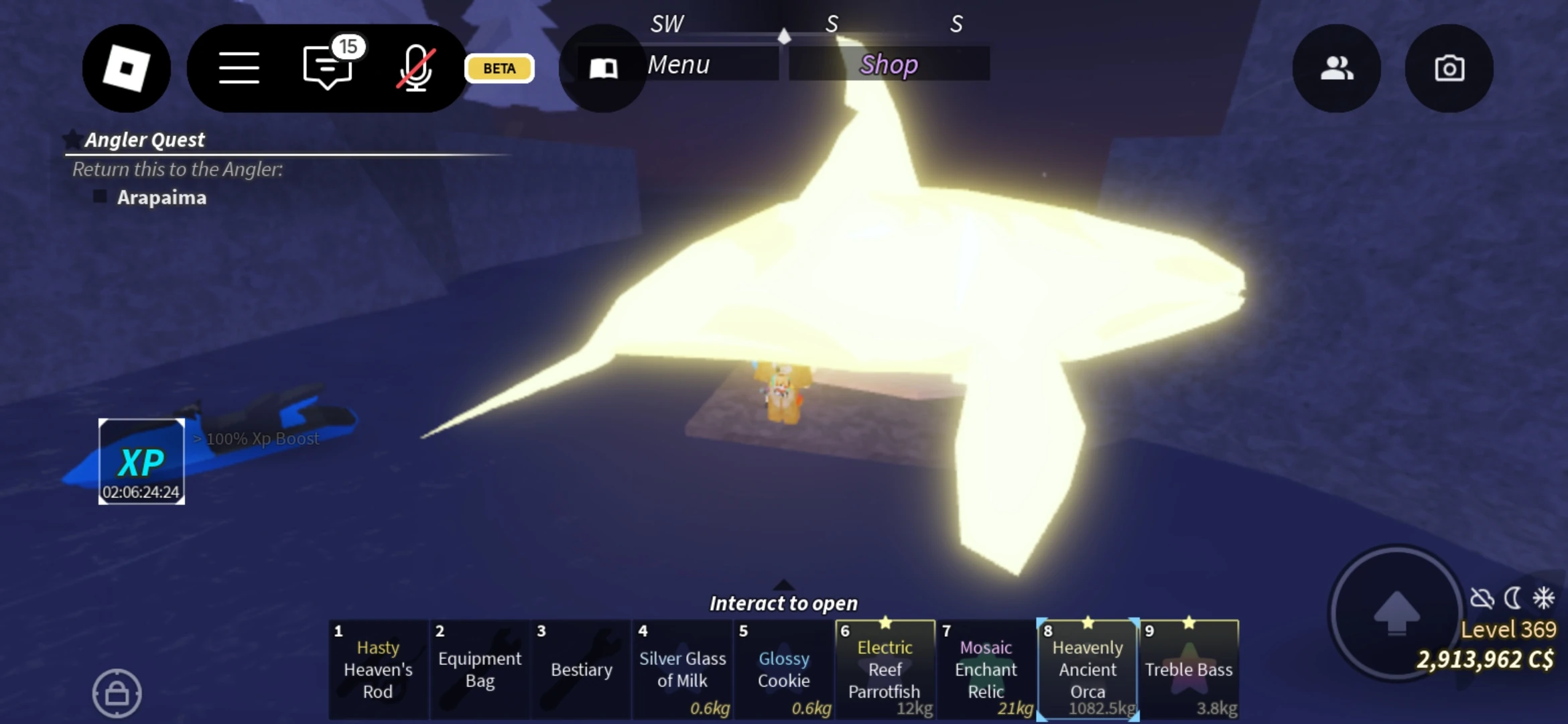The image size is (1568, 724).
Task: Open chat showing 15 notifications
Action: click(328, 69)
